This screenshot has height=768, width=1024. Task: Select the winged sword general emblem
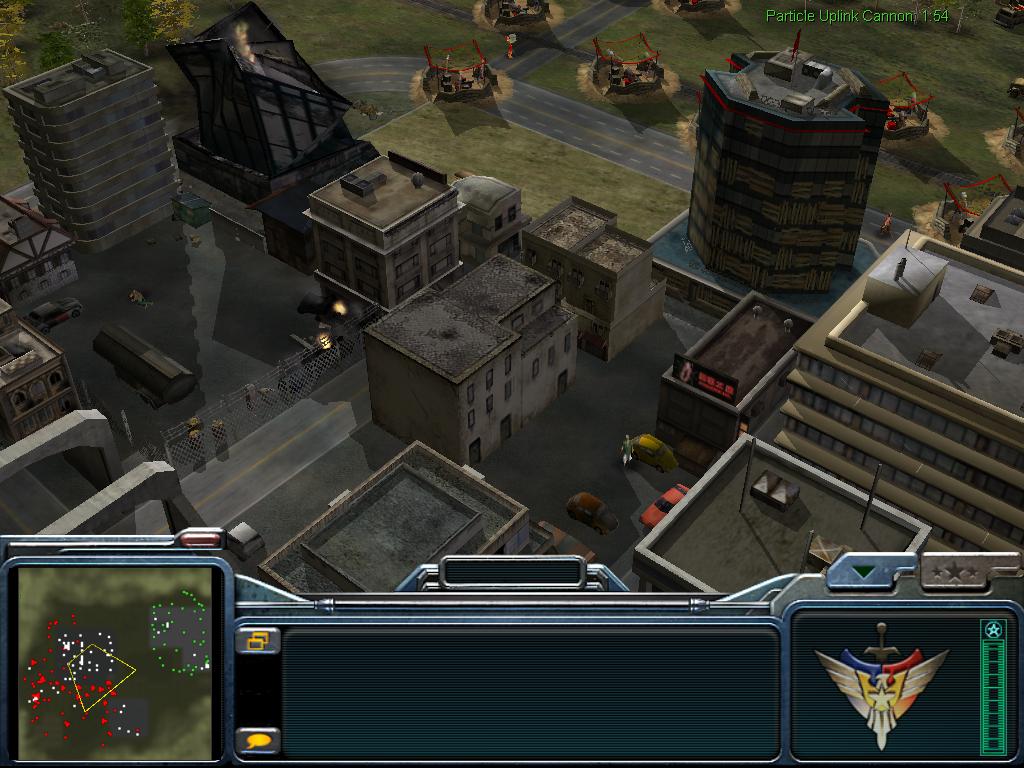[x=881, y=682]
